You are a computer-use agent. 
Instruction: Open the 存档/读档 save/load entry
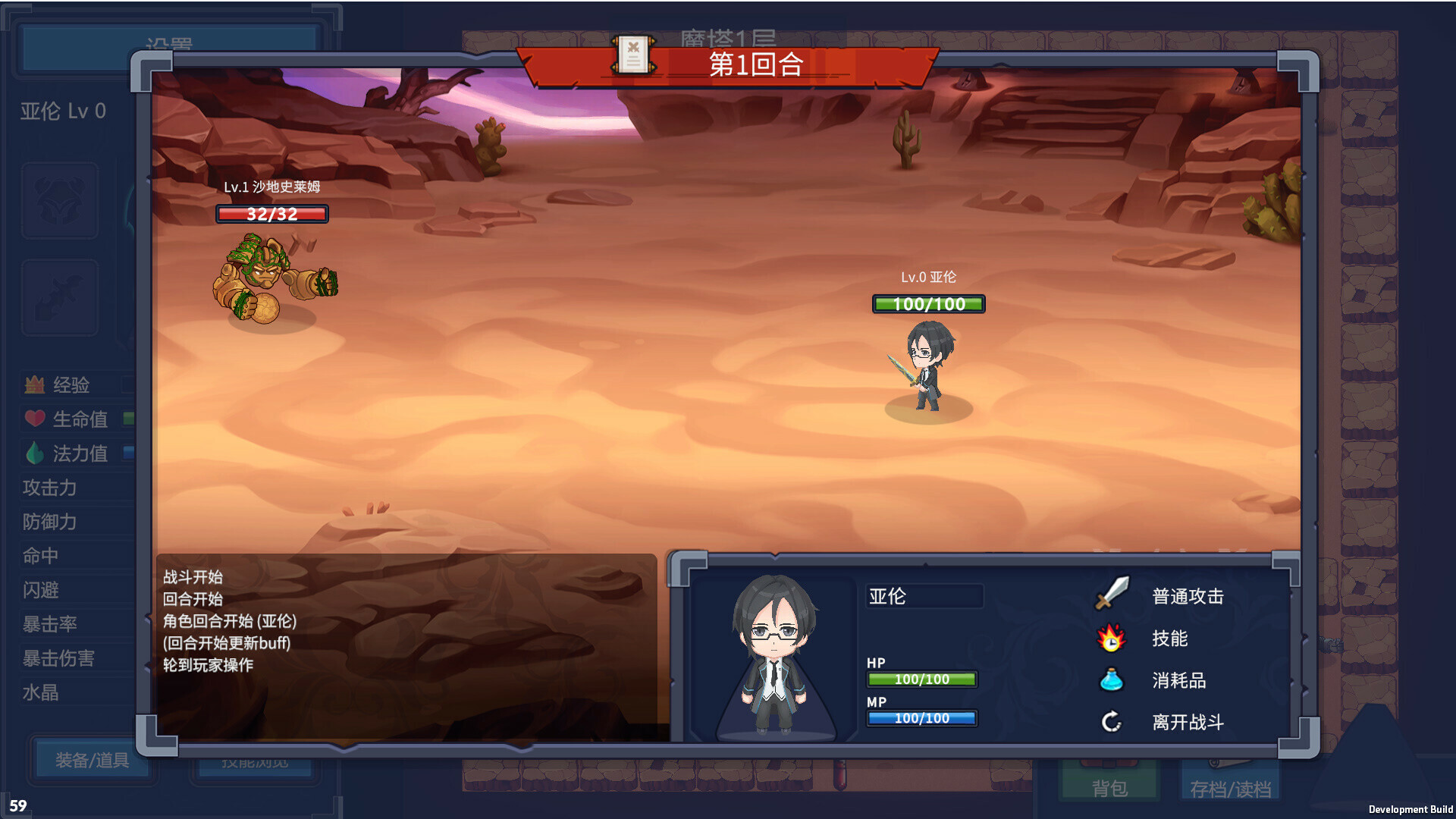pyautogui.click(x=1231, y=789)
